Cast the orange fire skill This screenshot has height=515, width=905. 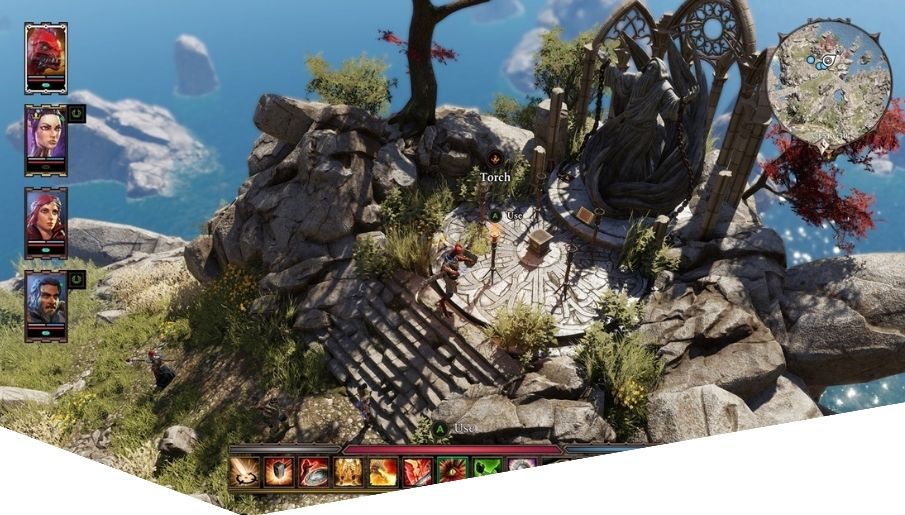[383, 471]
